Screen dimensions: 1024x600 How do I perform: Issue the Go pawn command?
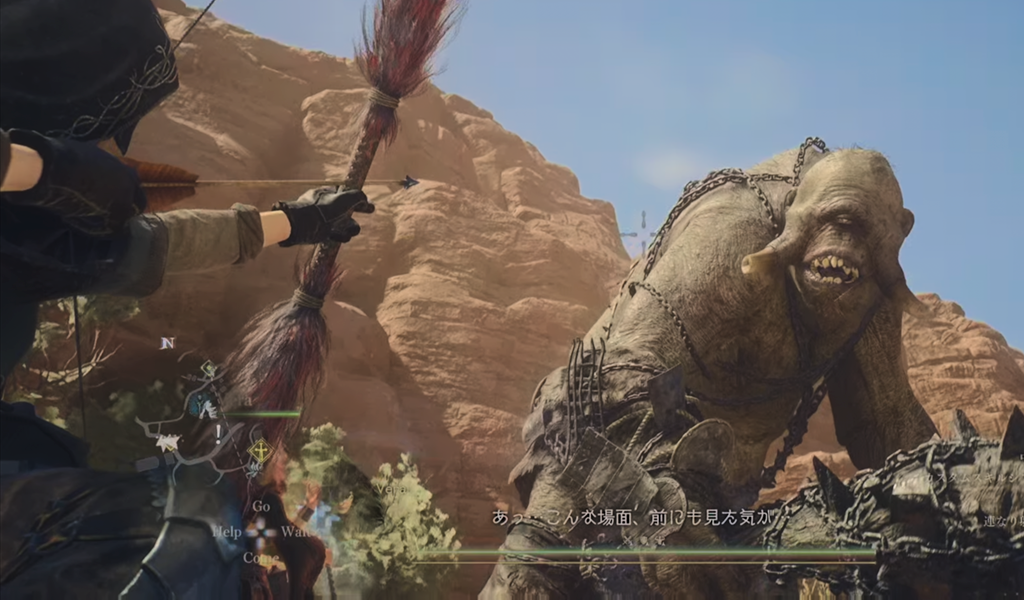coord(261,507)
